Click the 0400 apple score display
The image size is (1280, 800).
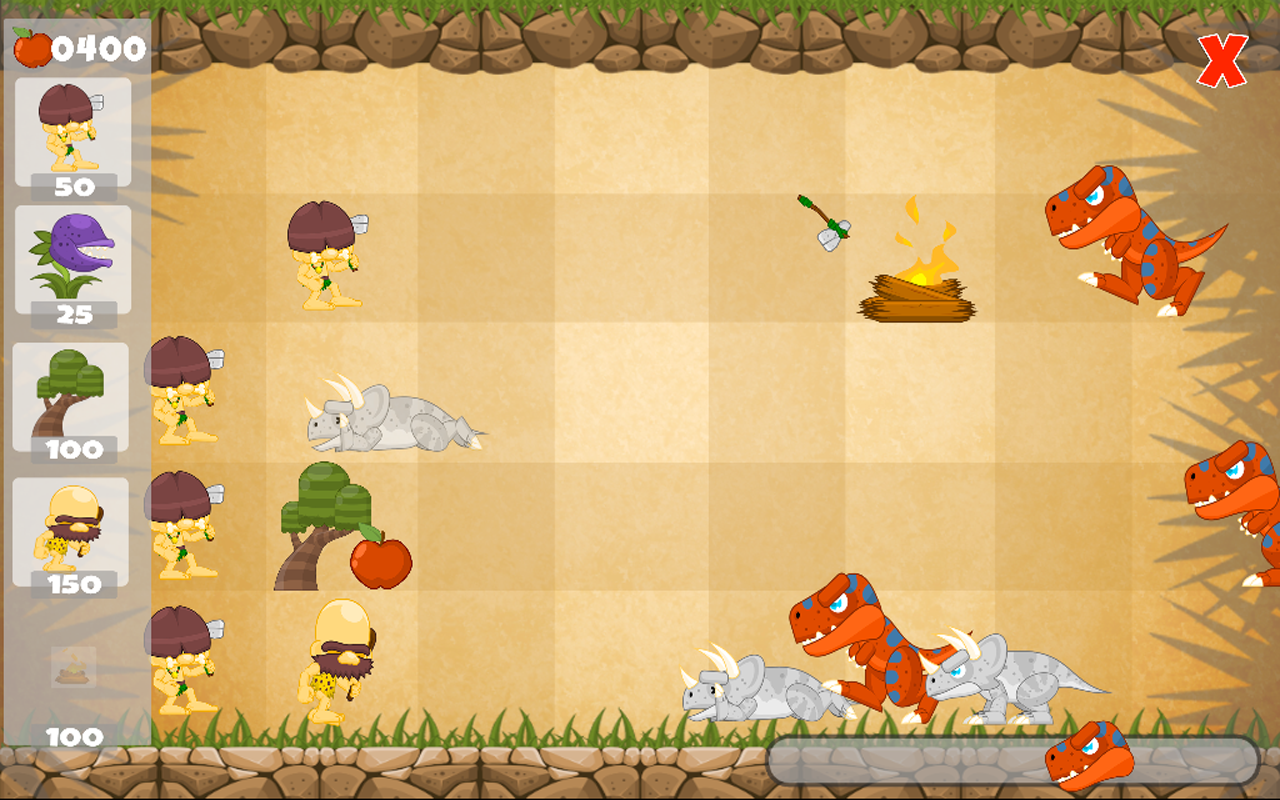point(97,46)
